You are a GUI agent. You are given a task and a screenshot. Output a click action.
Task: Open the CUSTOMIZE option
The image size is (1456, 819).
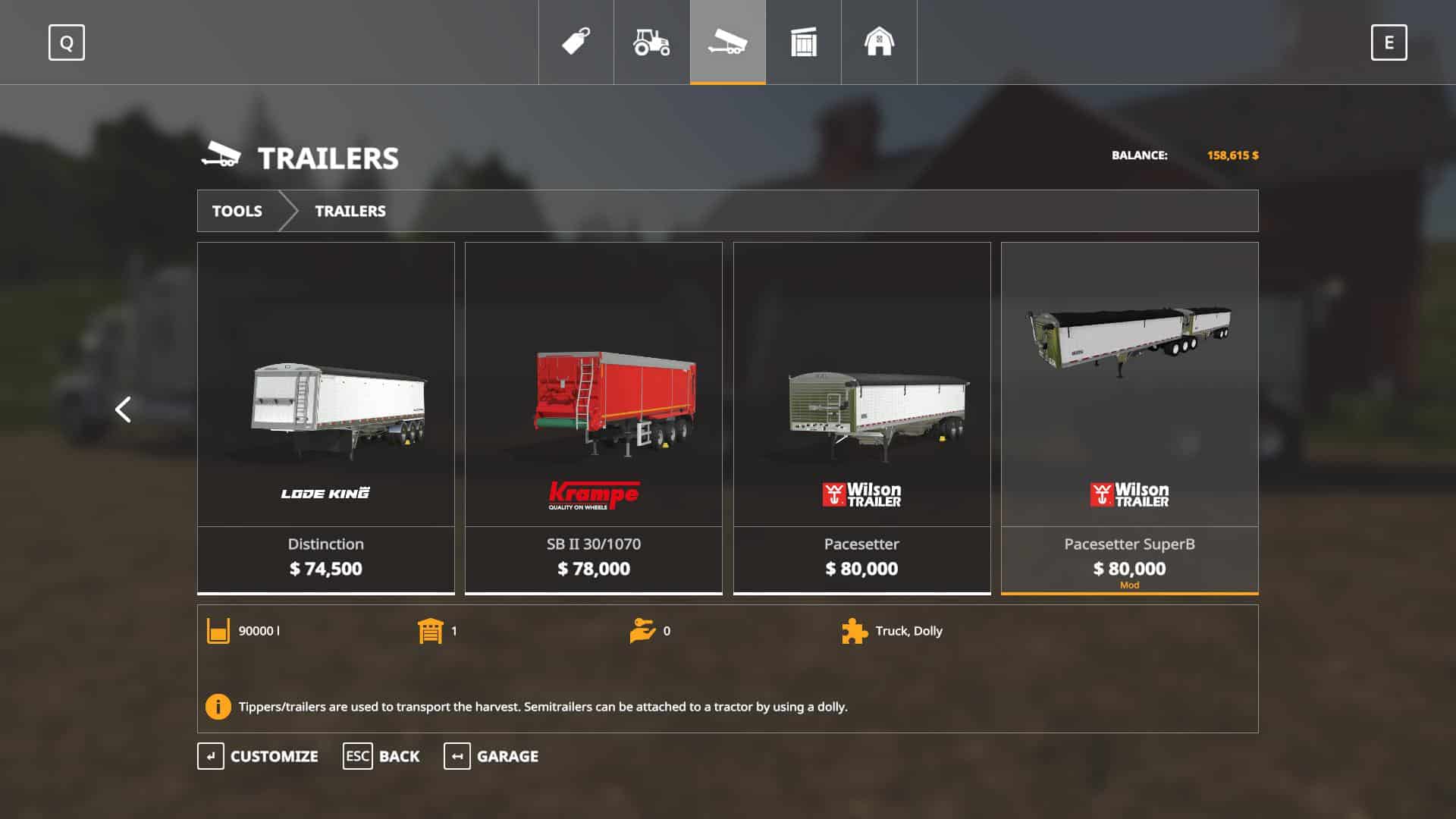coord(258,756)
